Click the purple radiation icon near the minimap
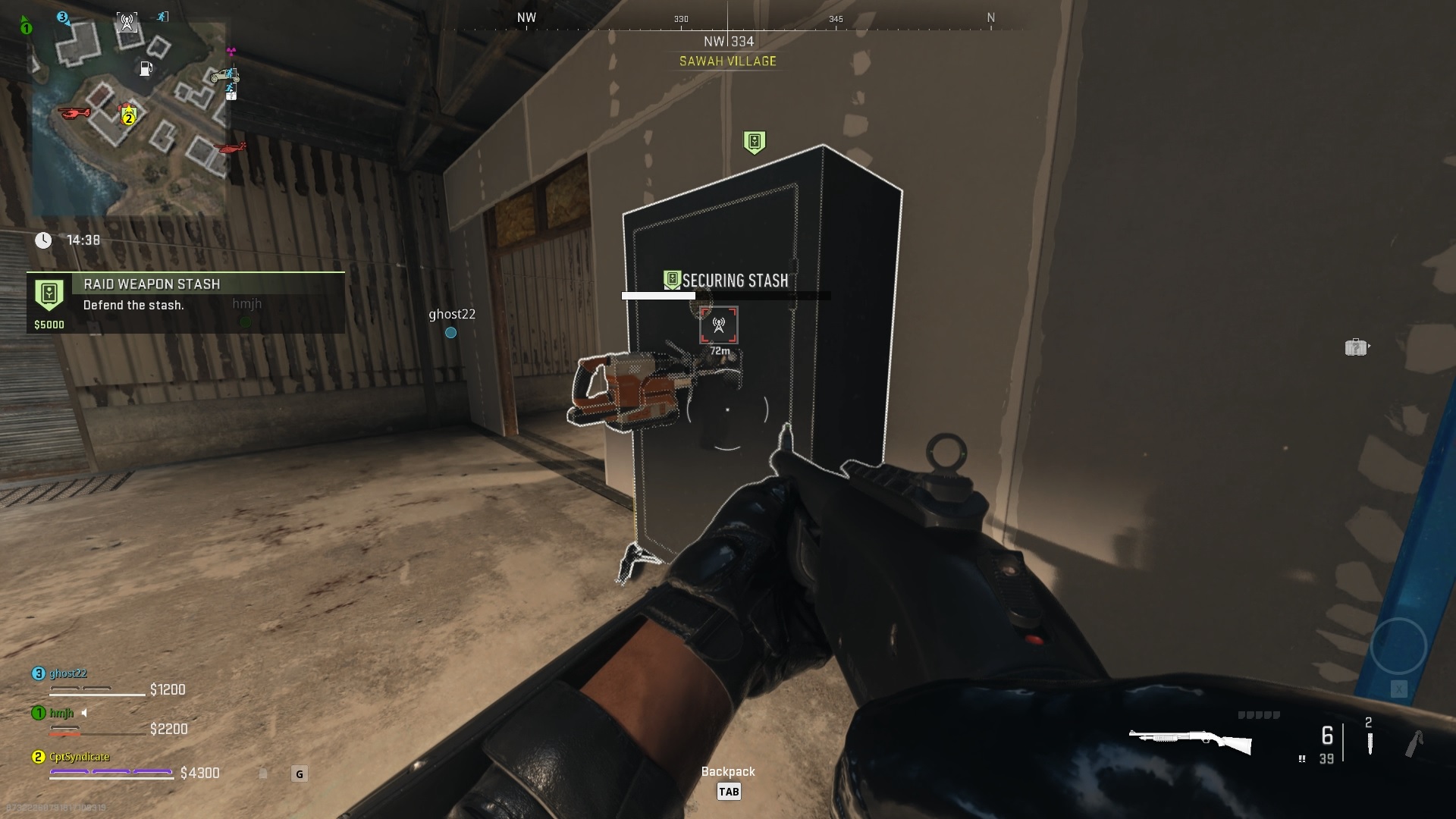 (231, 51)
